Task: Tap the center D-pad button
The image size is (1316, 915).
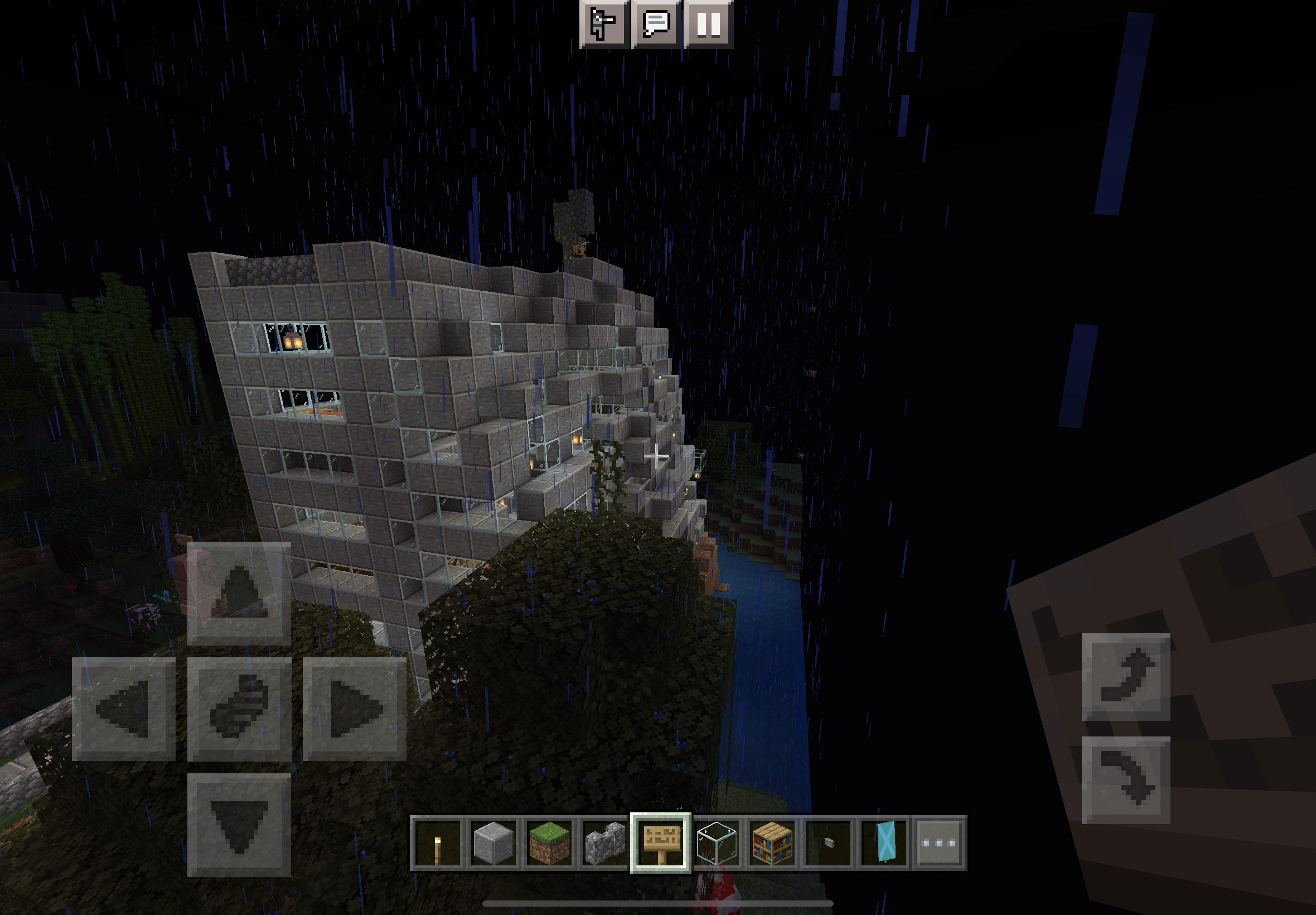Action: [x=239, y=709]
